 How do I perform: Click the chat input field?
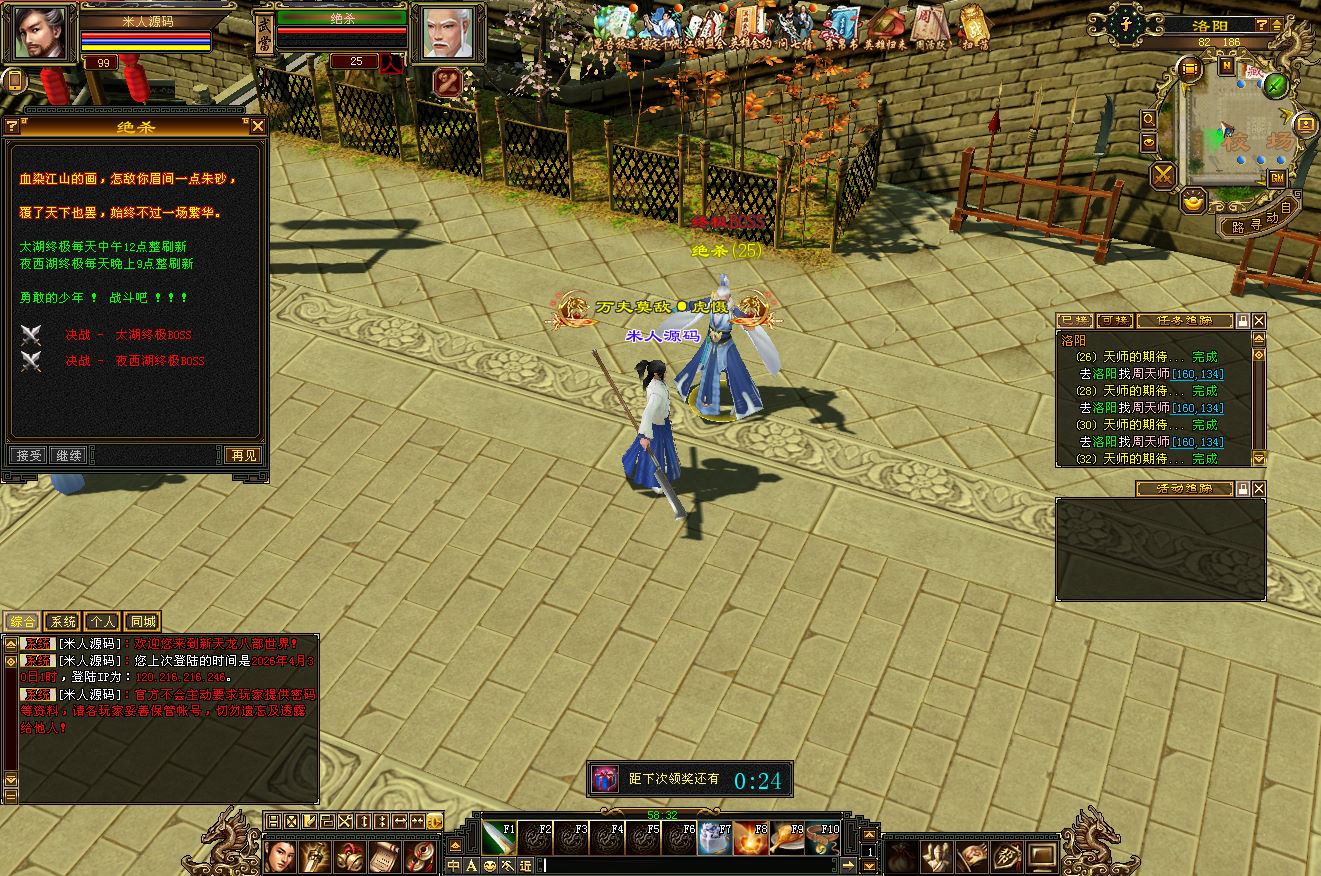tap(690, 865)
